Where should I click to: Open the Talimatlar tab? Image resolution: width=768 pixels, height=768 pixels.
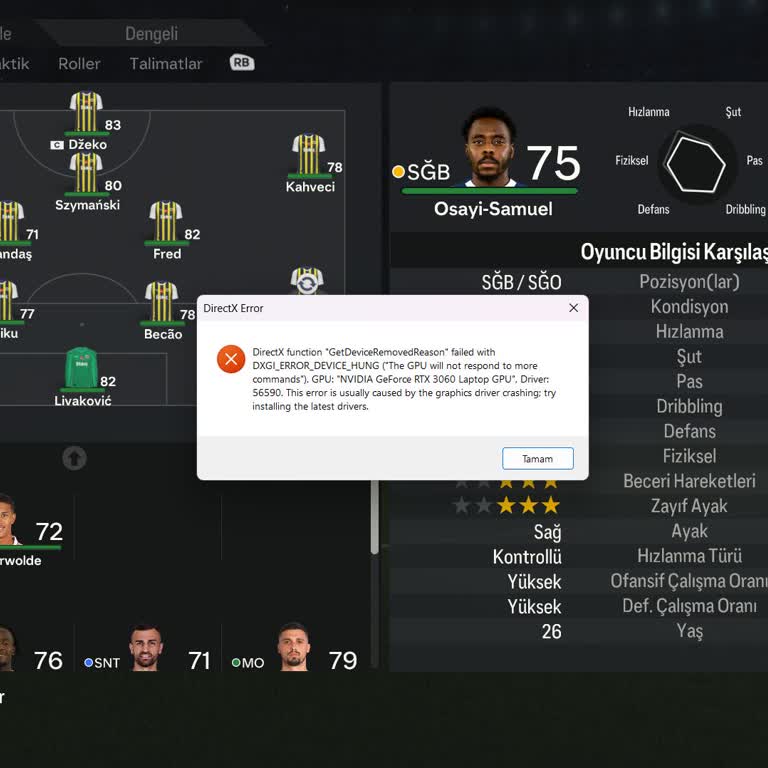click(166, 63)
